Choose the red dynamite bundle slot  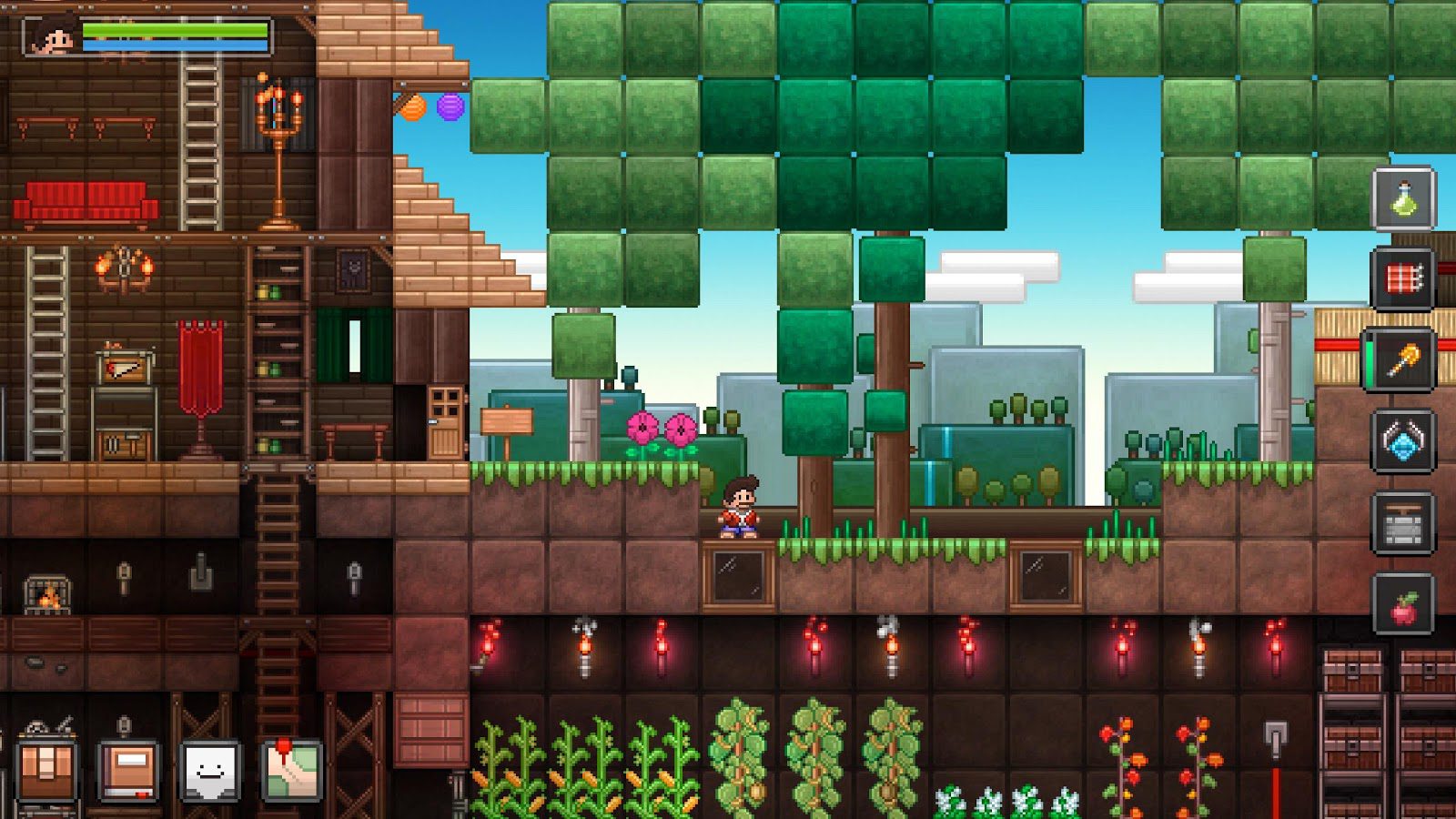1403,278
